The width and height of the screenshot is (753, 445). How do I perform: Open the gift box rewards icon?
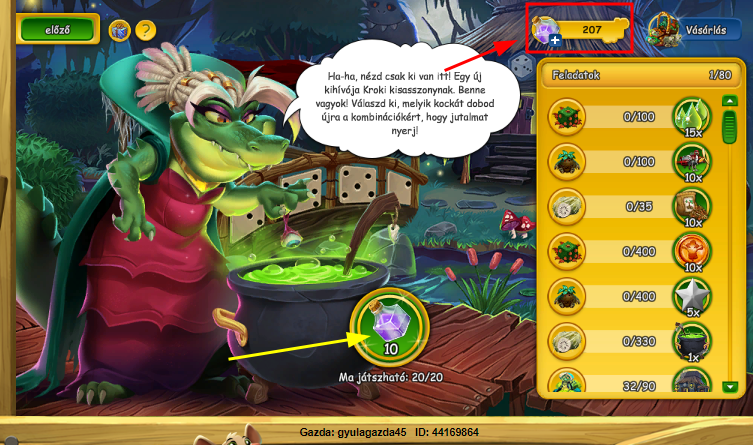point(119,30)
